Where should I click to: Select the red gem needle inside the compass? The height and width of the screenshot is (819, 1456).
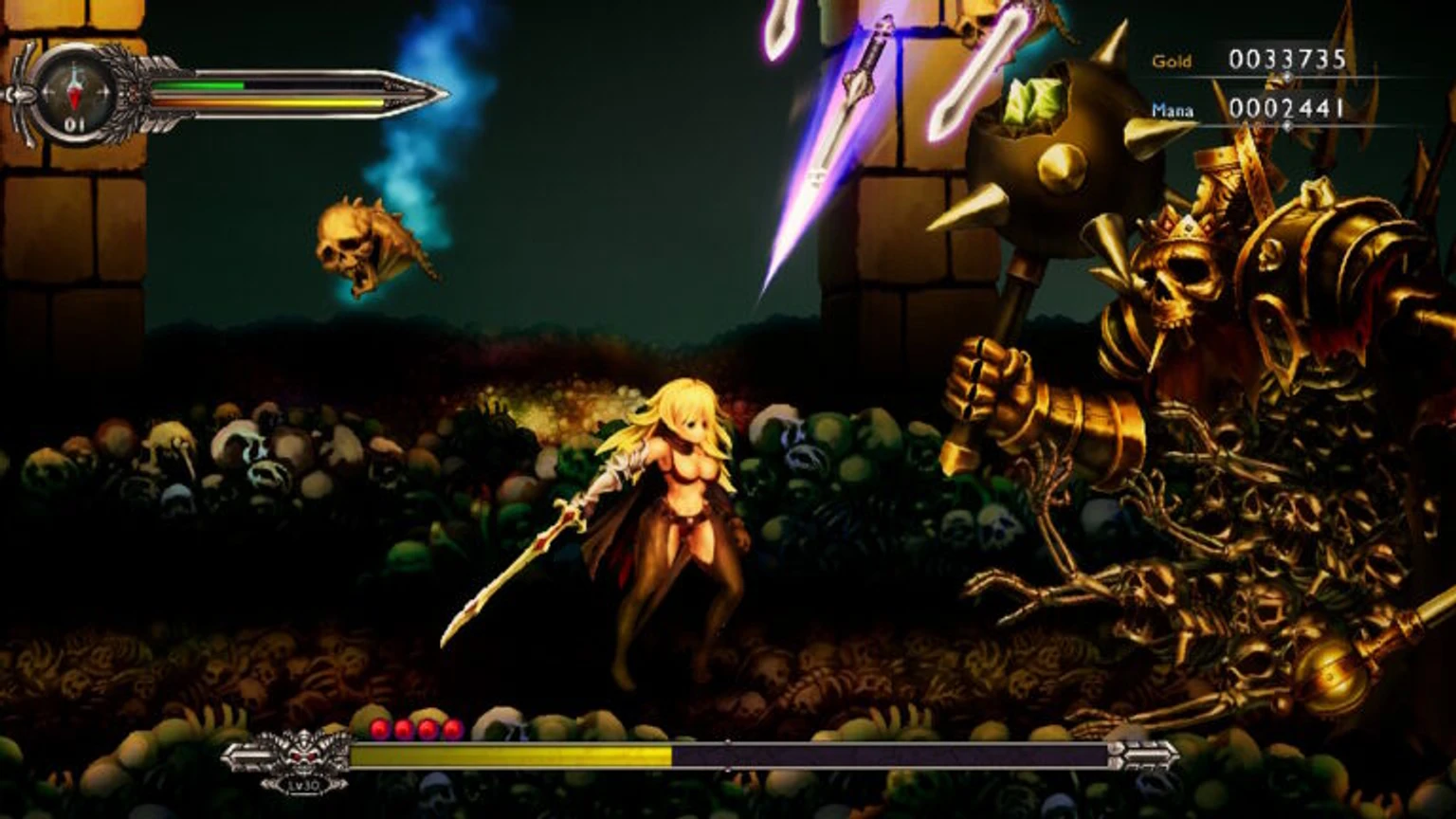tap(74, 97)
